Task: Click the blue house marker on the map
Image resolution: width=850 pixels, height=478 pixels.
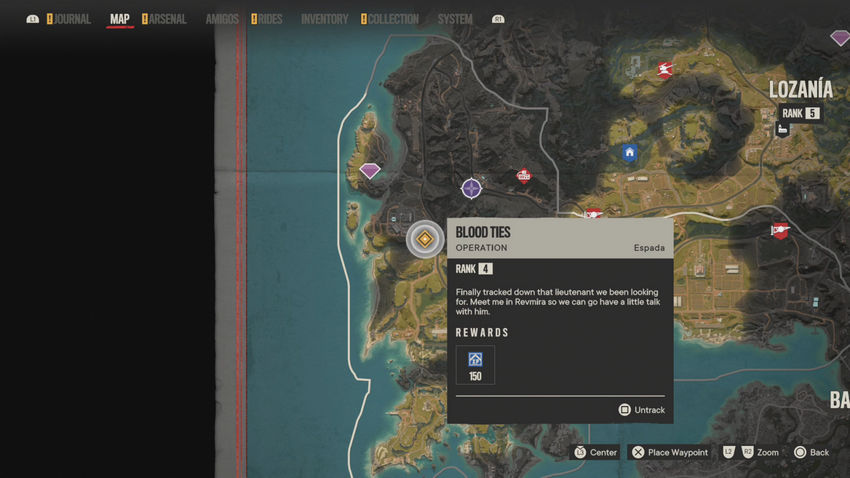Action: coord(629,153)
